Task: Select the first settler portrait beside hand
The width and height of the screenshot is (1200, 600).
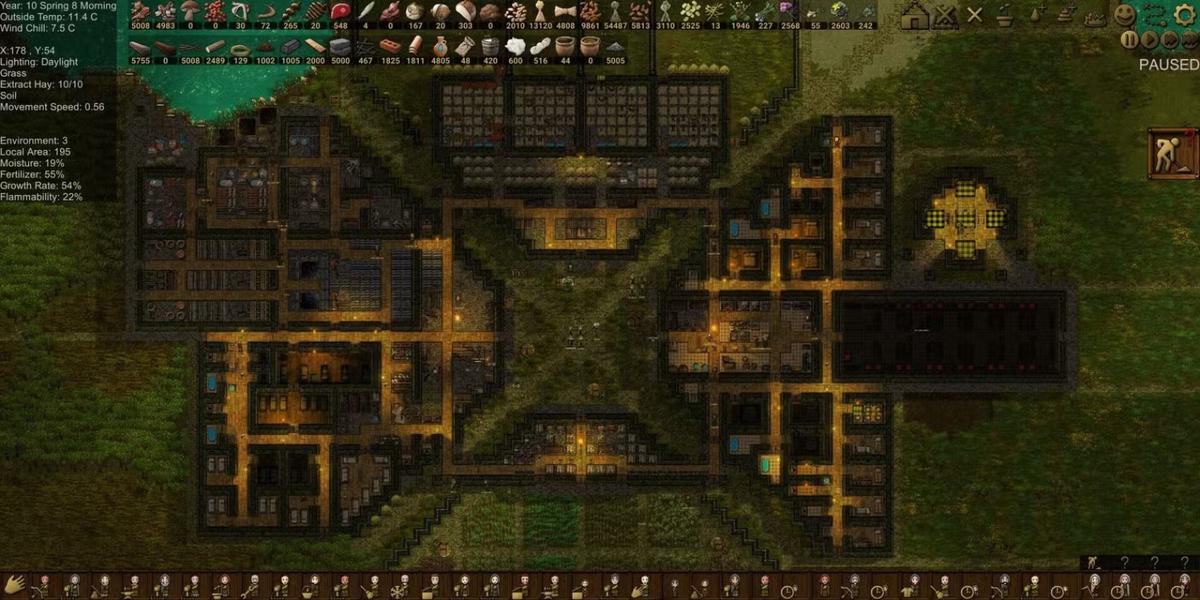Action: (x=43, y=585)
